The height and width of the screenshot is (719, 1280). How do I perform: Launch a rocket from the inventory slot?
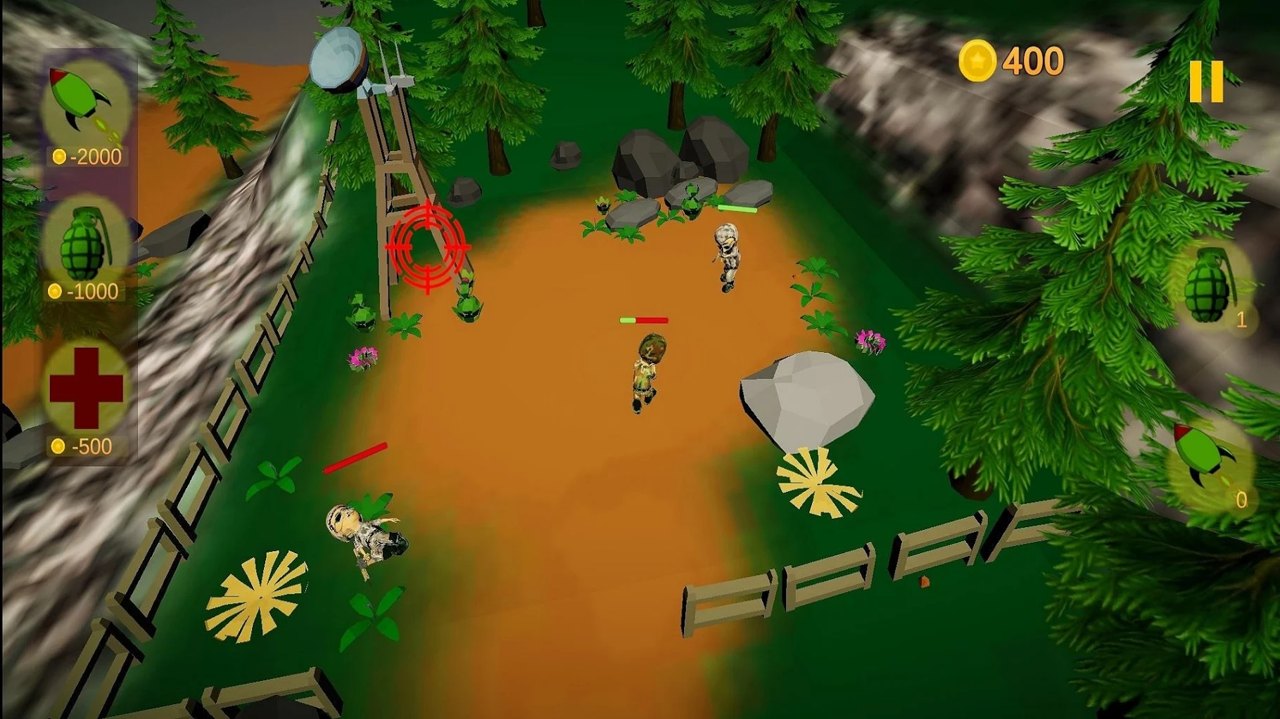[x=1205, y=459]
